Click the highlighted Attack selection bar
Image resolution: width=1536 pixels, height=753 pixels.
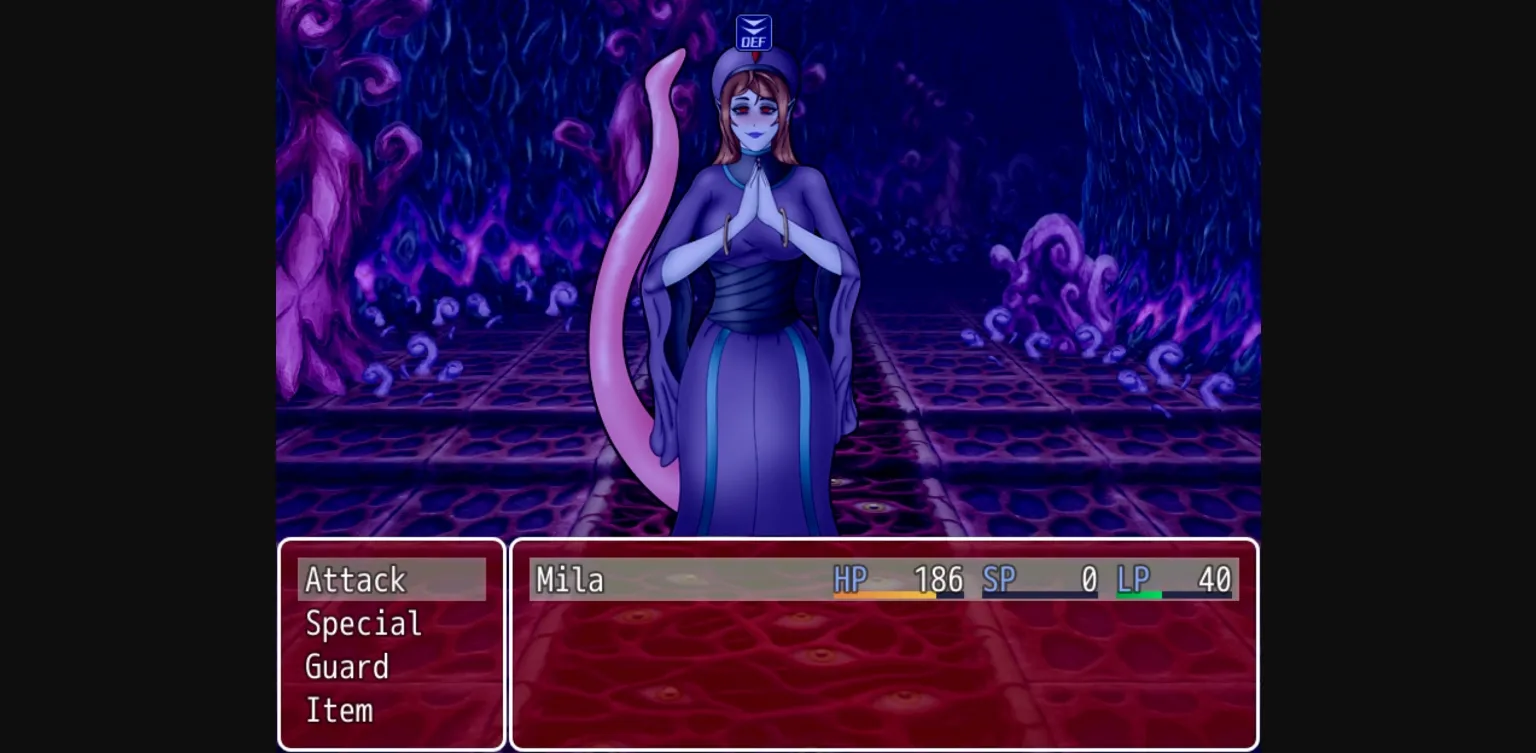point(392,580)
